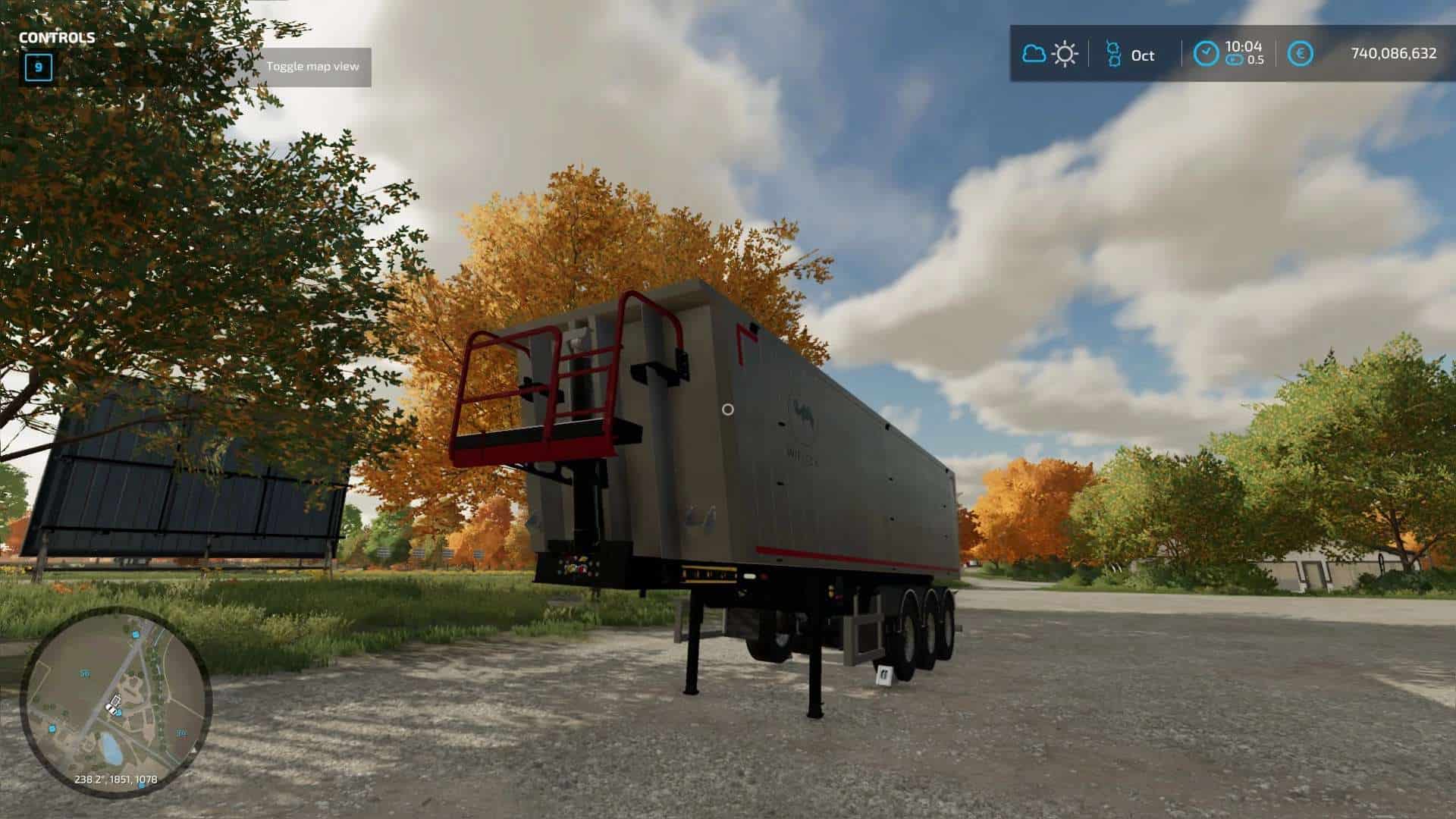Click the clock icon beside the game time
1456x819 pixels.
1206,53
